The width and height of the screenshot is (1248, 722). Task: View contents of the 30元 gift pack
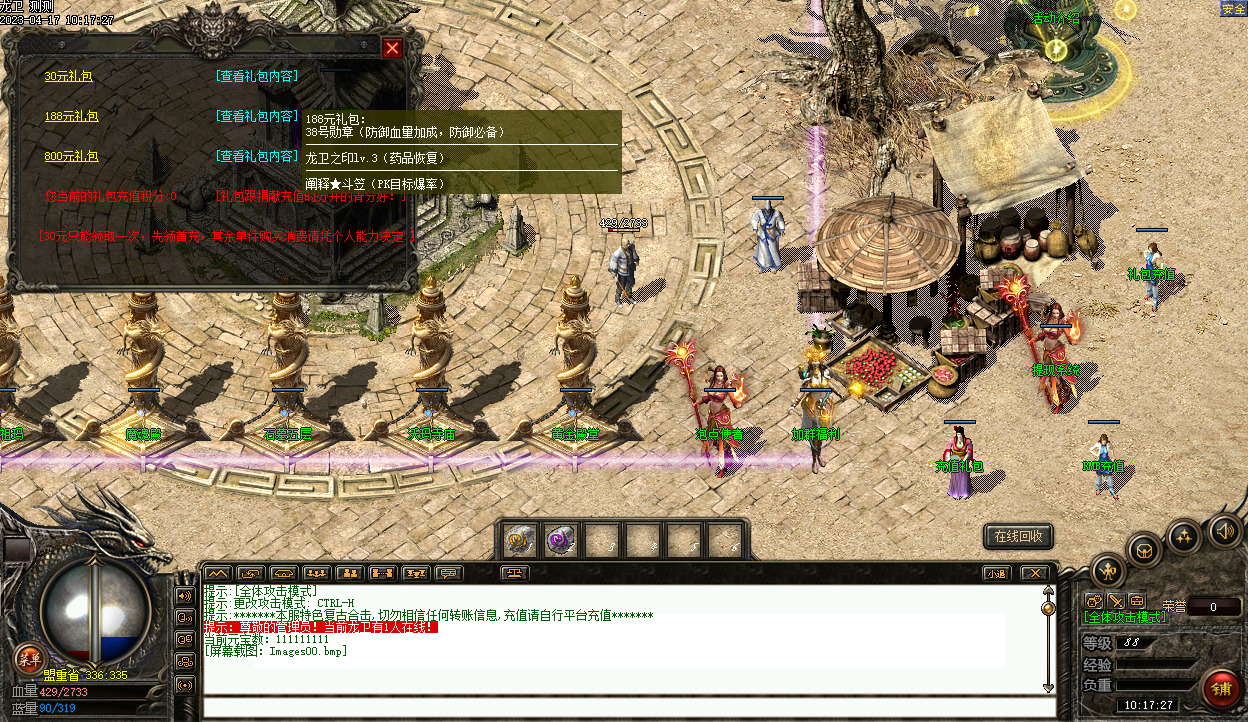(x=257, y=76)
